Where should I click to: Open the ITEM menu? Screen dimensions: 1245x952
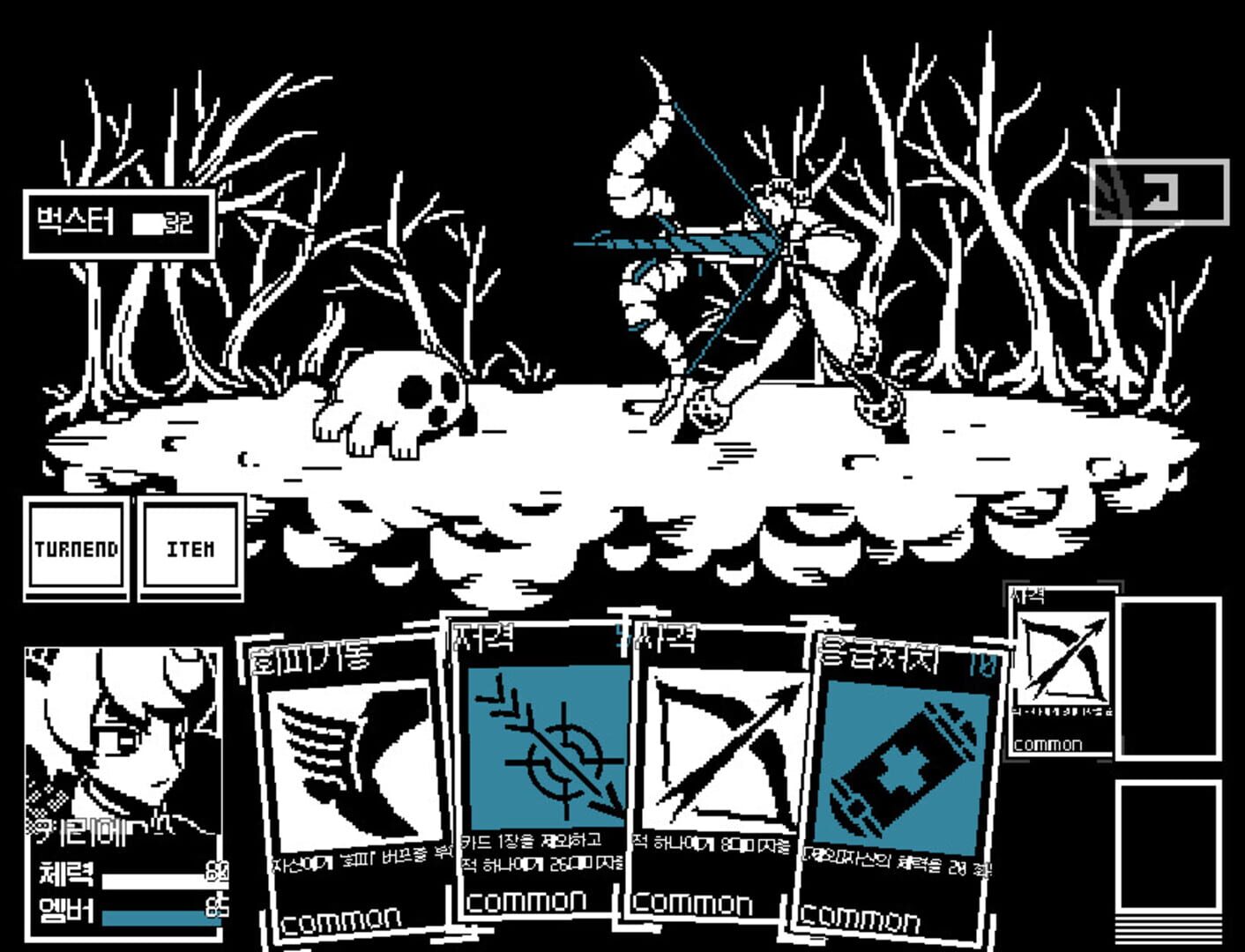click(x=189, y=547)
